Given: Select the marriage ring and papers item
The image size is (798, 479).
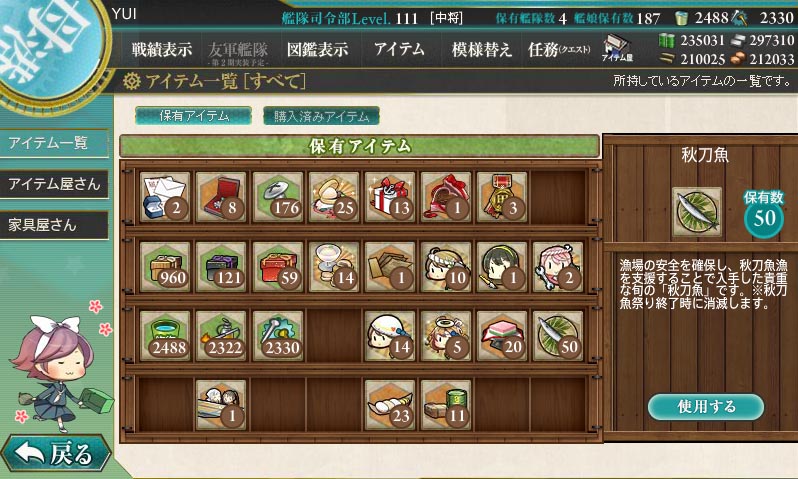Looking at the screenshot, I should [x=164, y=193].
